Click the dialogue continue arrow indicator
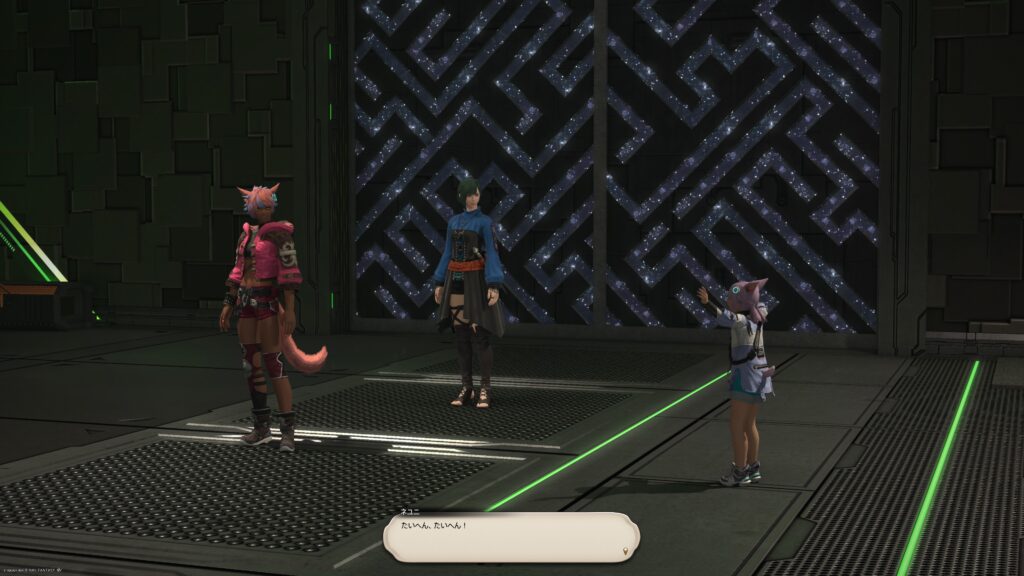The height and width of the screenshot is (576, 1024). point(626,549)
